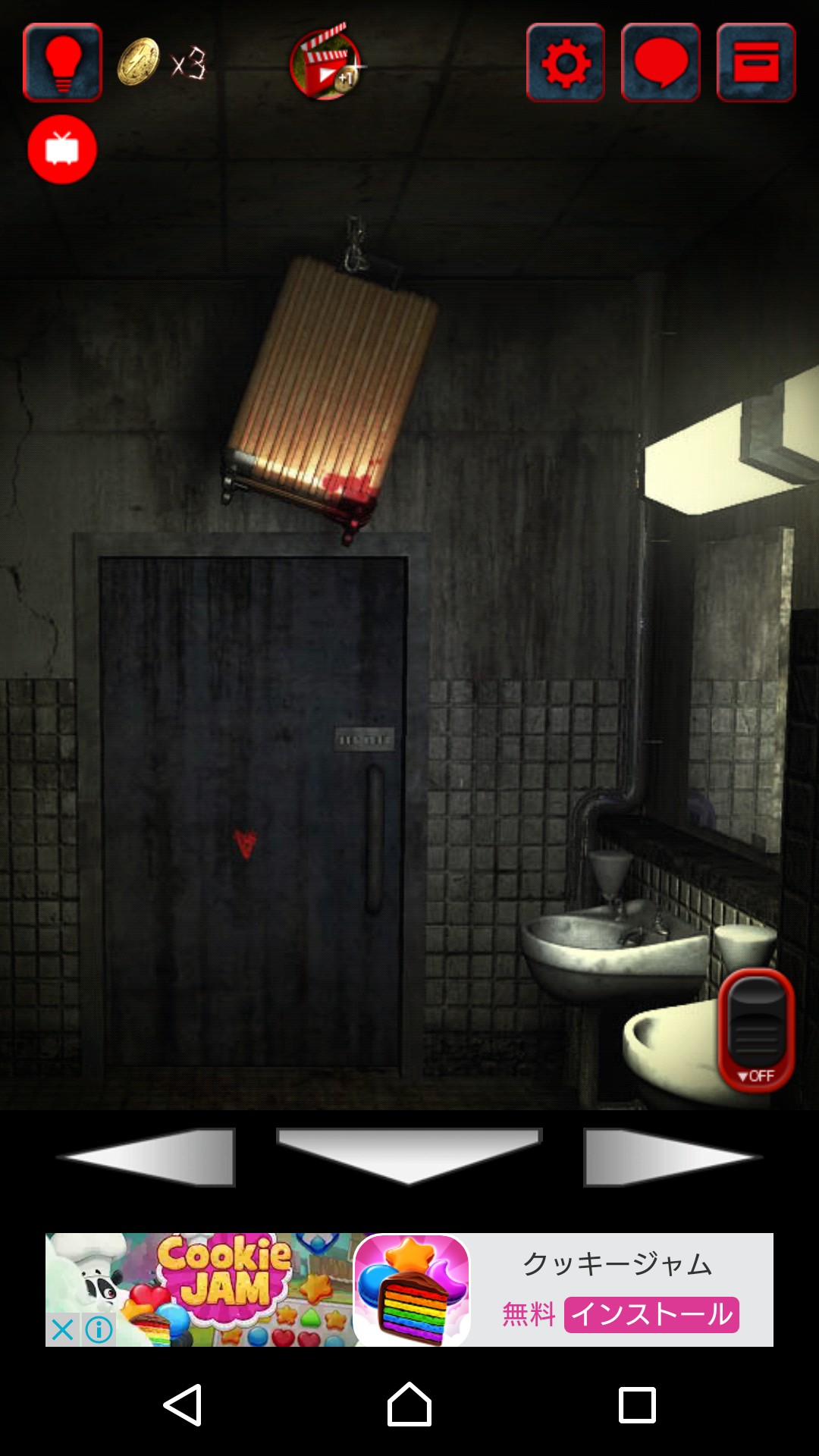Click the red TV icon button
This screenshot has height=1456, width=819.
(62, 149)
